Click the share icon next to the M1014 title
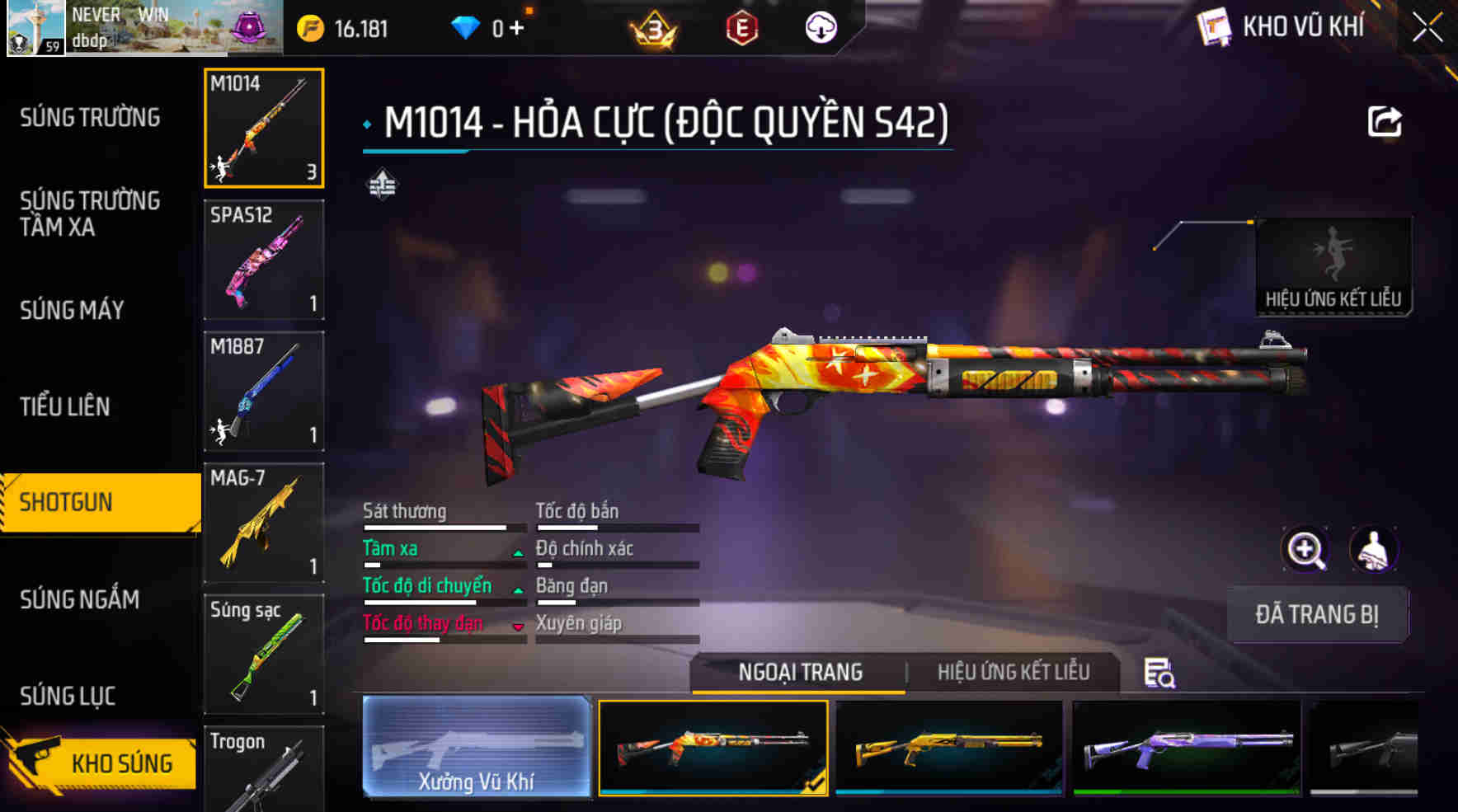 [1385, 120]
